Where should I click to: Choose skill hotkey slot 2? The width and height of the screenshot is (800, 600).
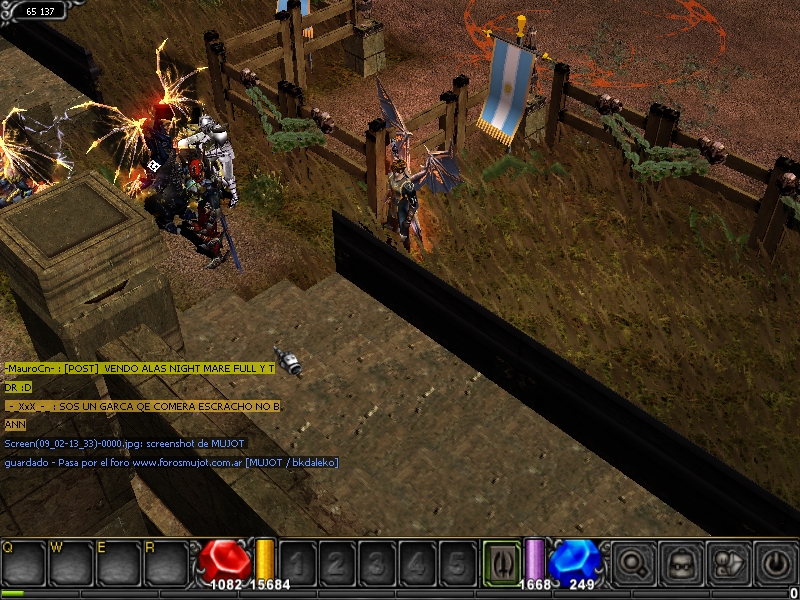point(337,563)
